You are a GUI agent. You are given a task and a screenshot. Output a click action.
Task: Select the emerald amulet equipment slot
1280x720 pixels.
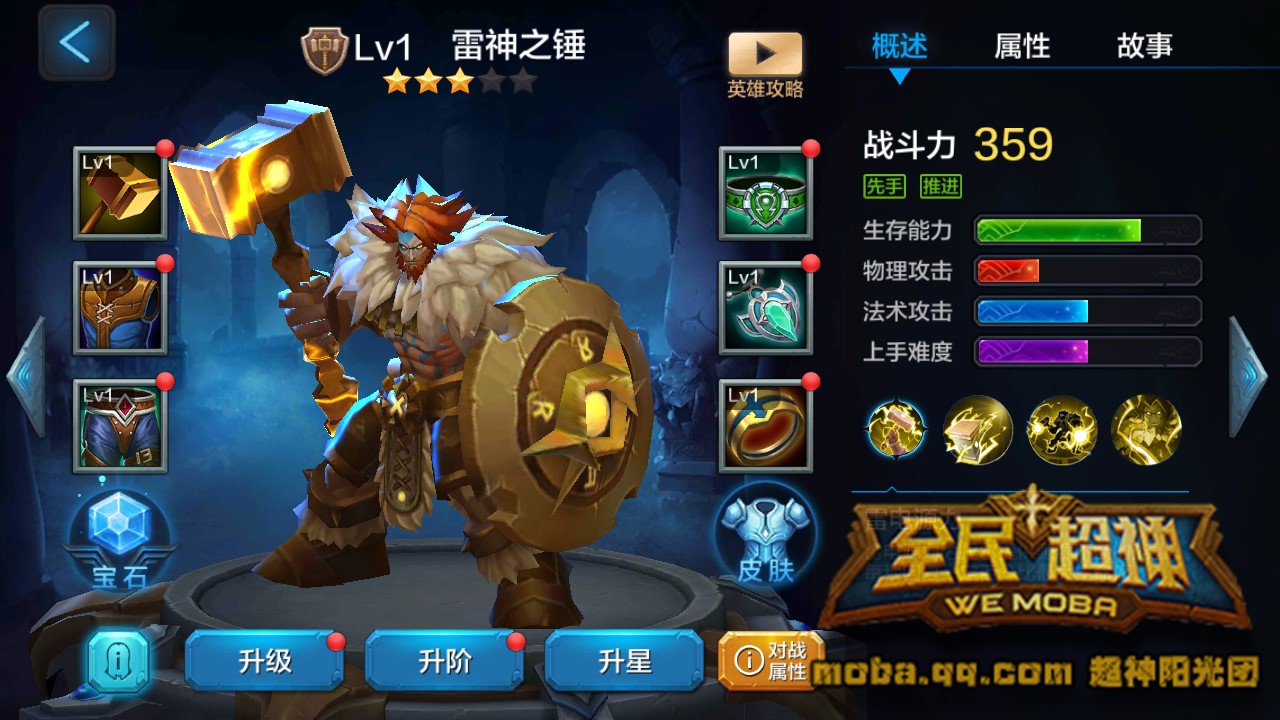(764, 307)
